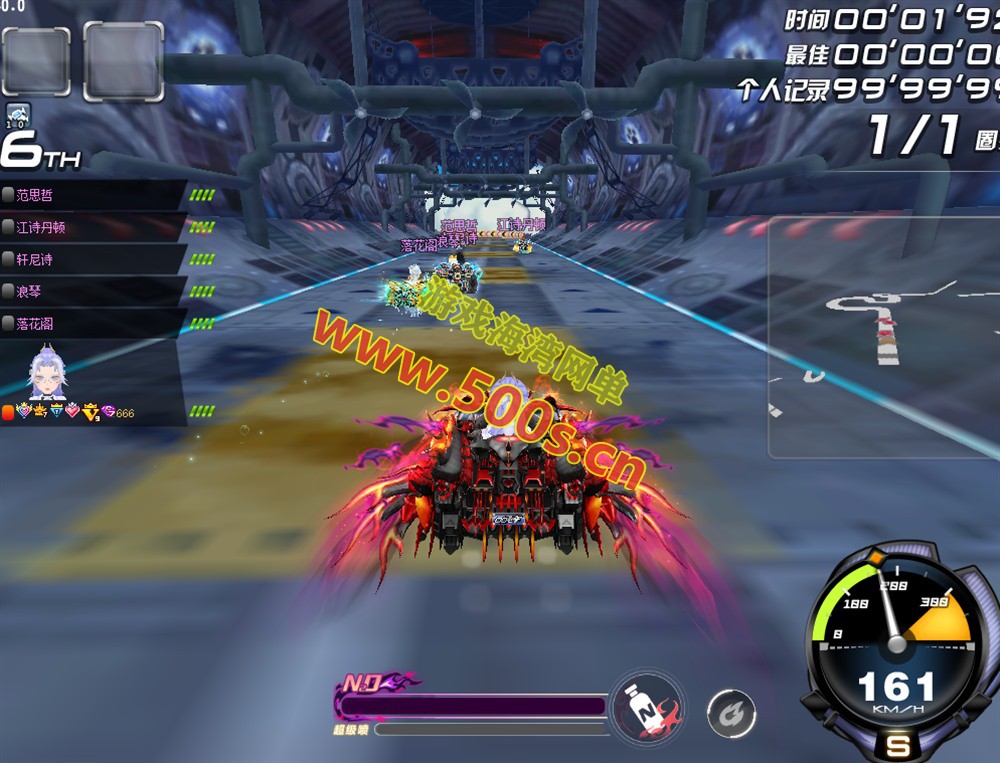1000x763 pixels.
Task: Tap the circular arrow reset icon
Action: coord(731,712)
